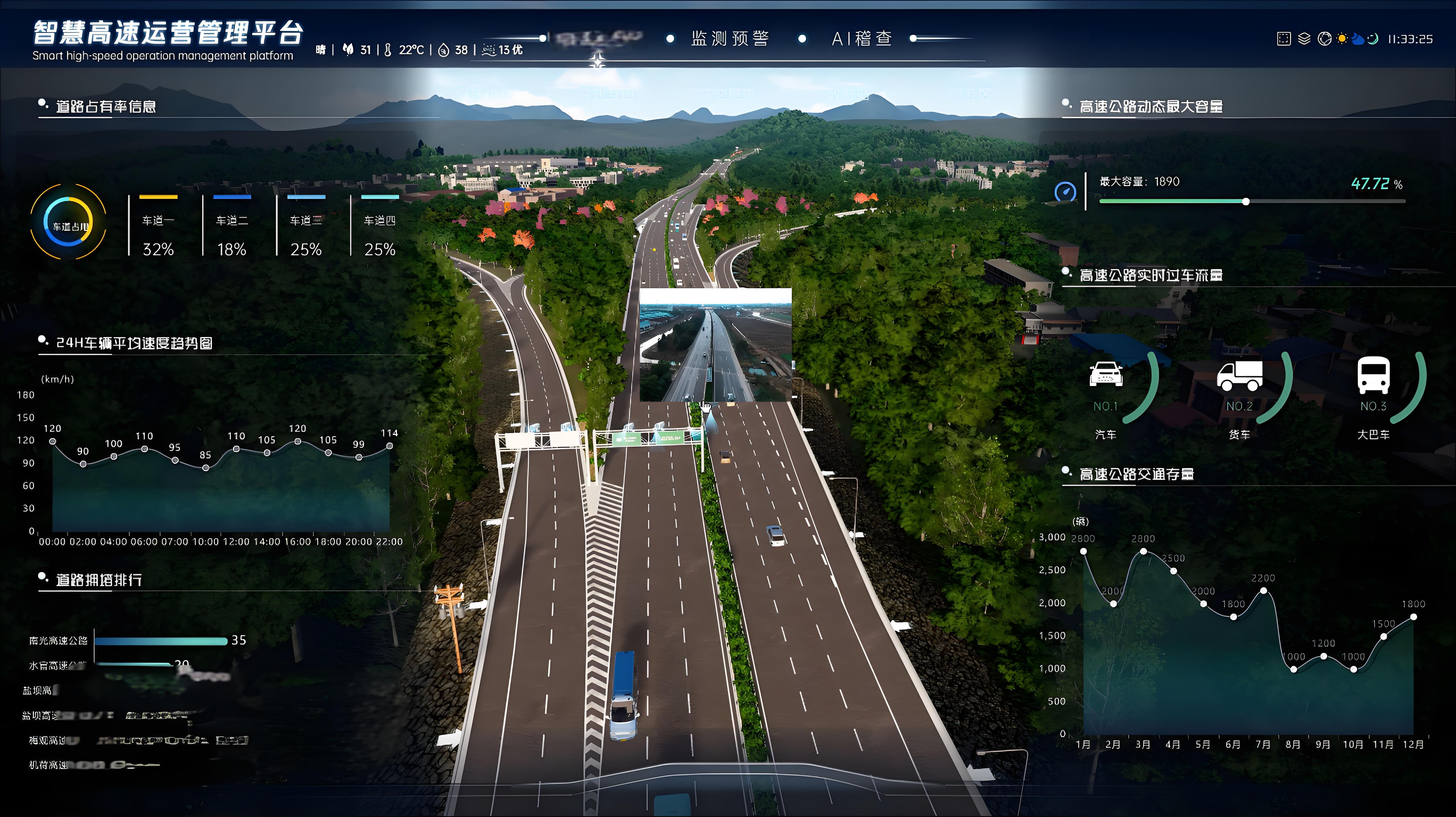The width and height of the screenshot is (1456, 817).
Task: Select the 车道一 32% lane card
Action: pos(158,227)
